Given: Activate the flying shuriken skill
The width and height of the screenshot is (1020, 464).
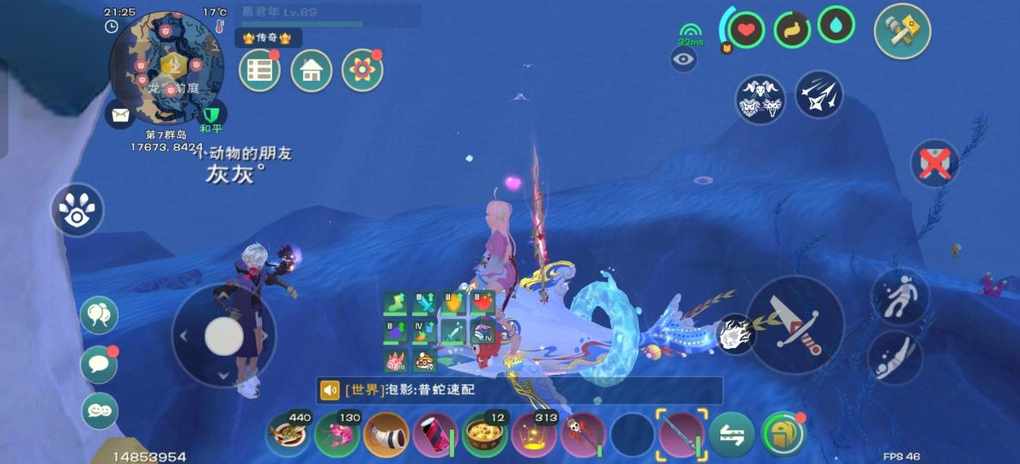Looking at the screenshot, I should [819, 95].
